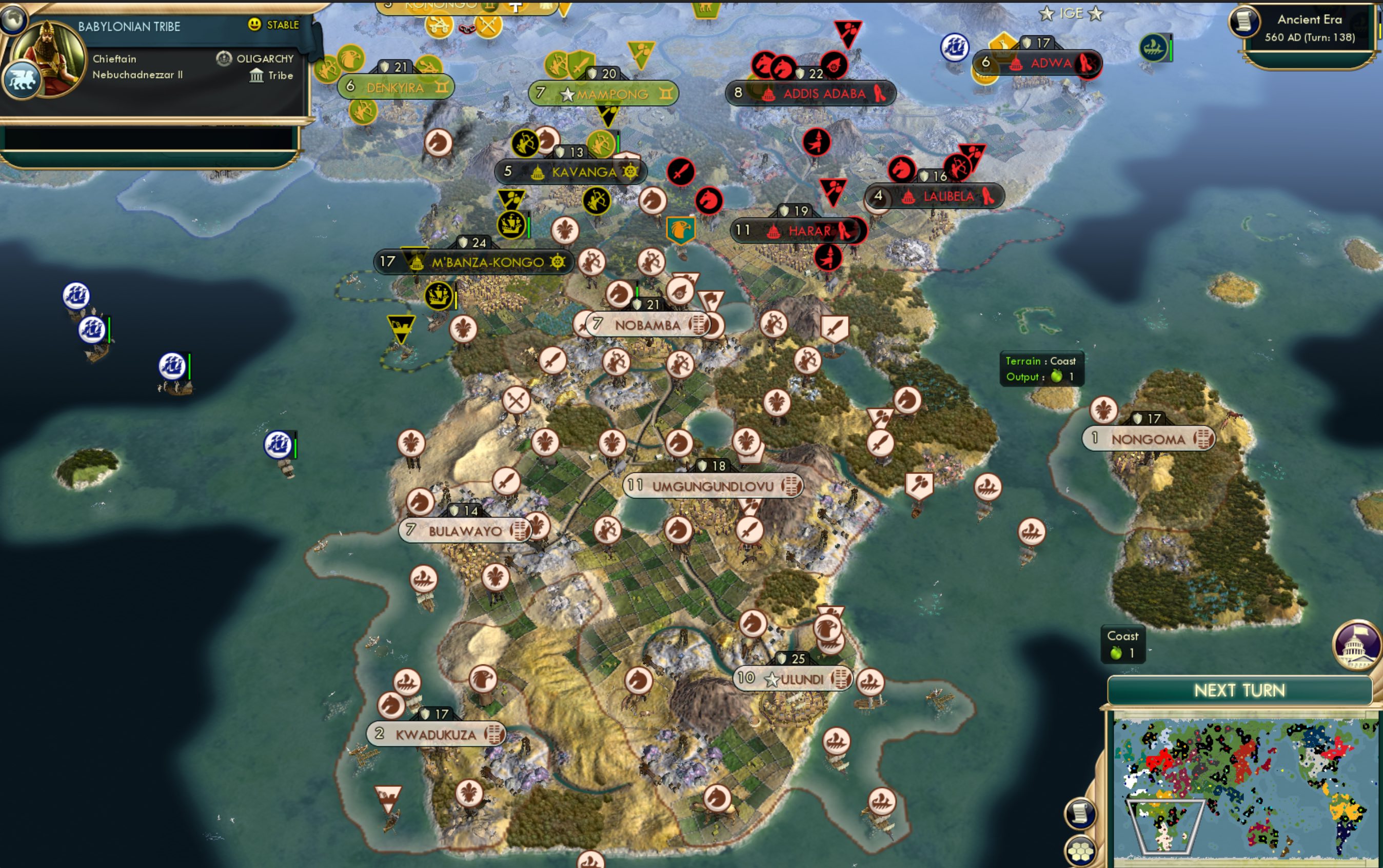This screenshot has width=1383, height=868.
Task: Open the scroll icon beside Ancient Era
Action: [x=1244, y=22]
